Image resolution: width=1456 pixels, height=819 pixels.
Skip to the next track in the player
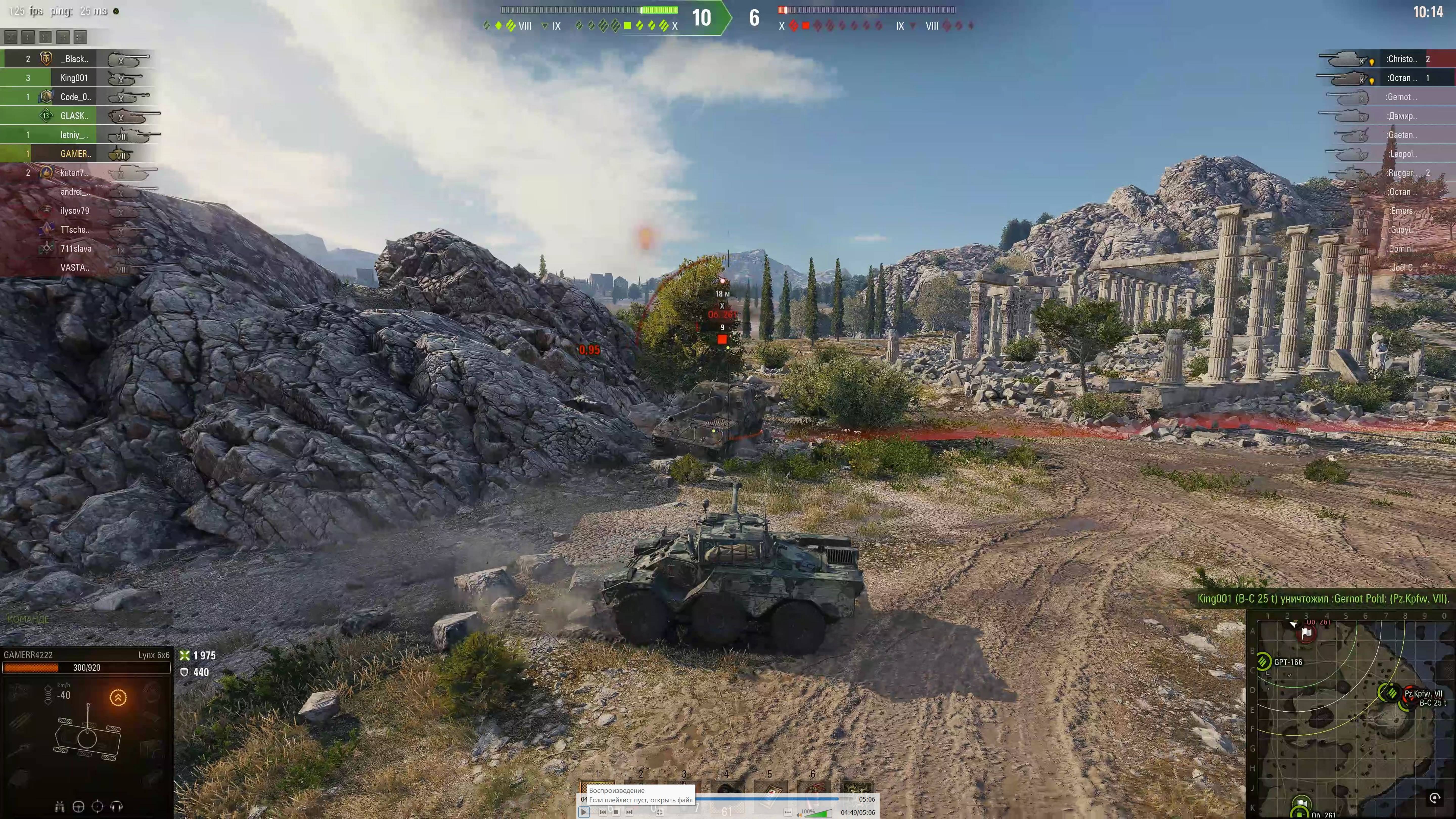pos(630,813)
